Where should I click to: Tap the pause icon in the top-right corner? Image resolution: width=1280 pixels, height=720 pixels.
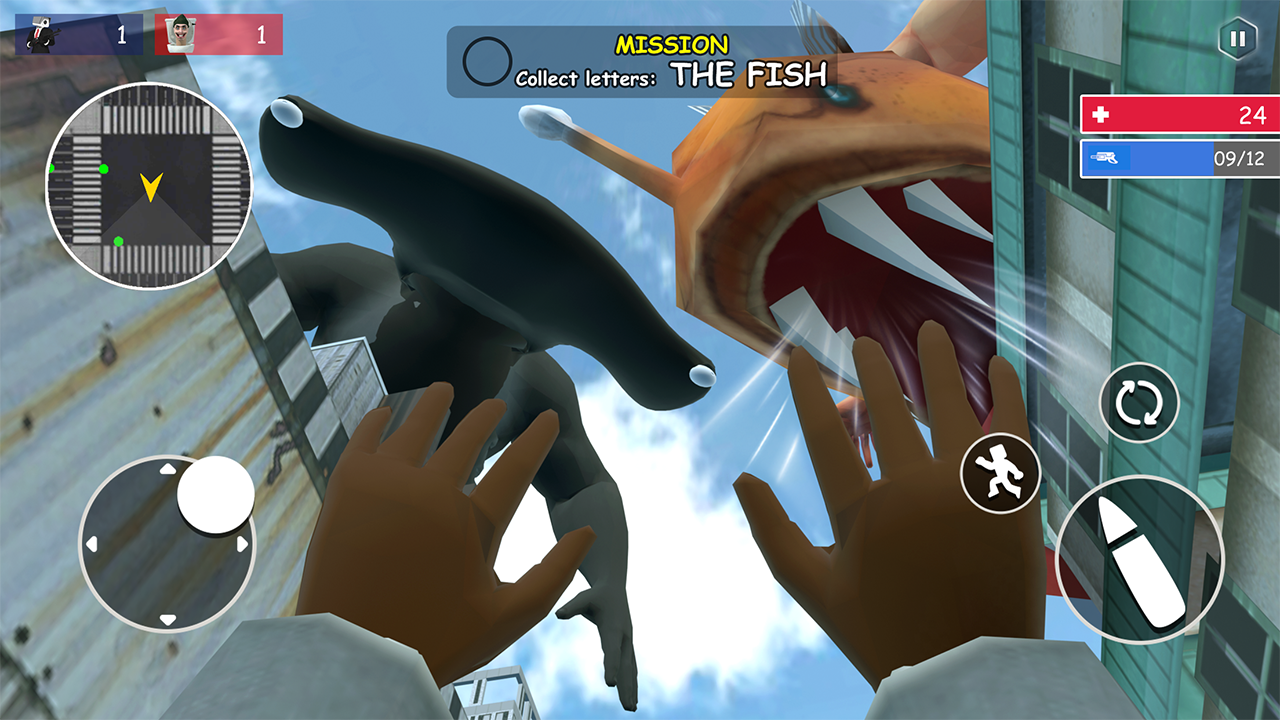pyautogui.click(x=1237, y=39)
